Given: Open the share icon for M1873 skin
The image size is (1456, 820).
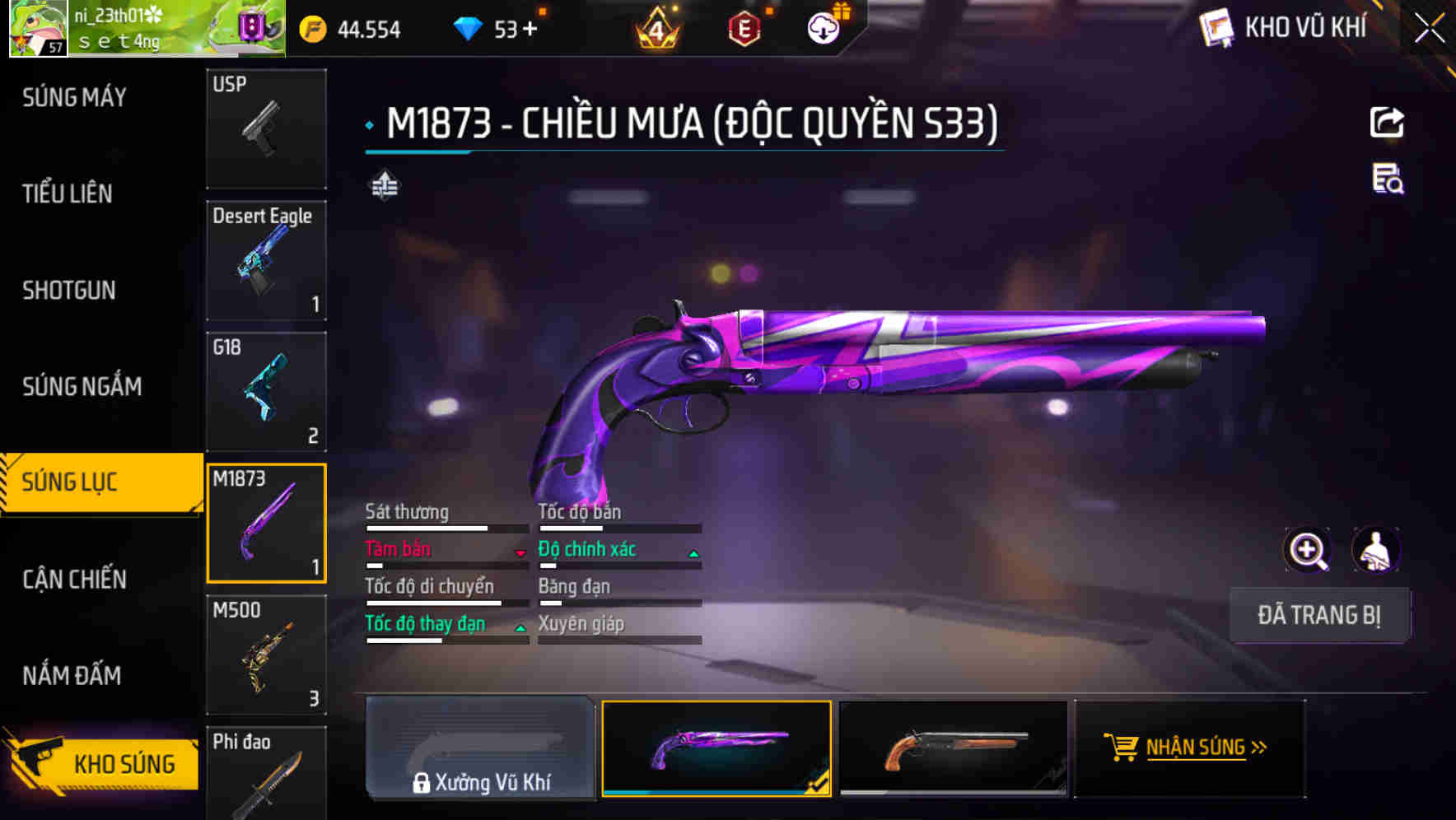Looking at the screenshot, I should pyautogui.click(x=1387, y=122).
